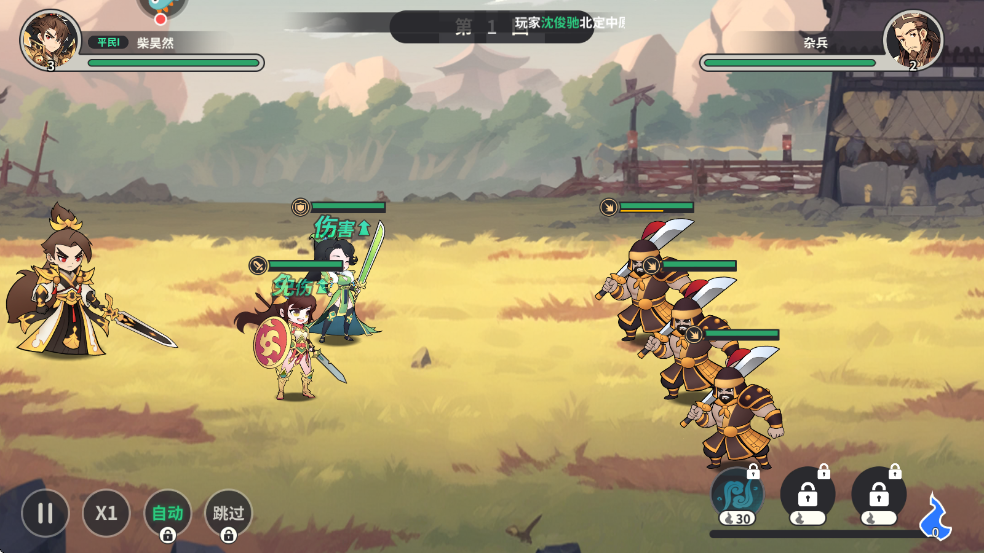The image size is (984, 553).
Task: Open player 柴昊然's avatar portrait
Action: 50,40
